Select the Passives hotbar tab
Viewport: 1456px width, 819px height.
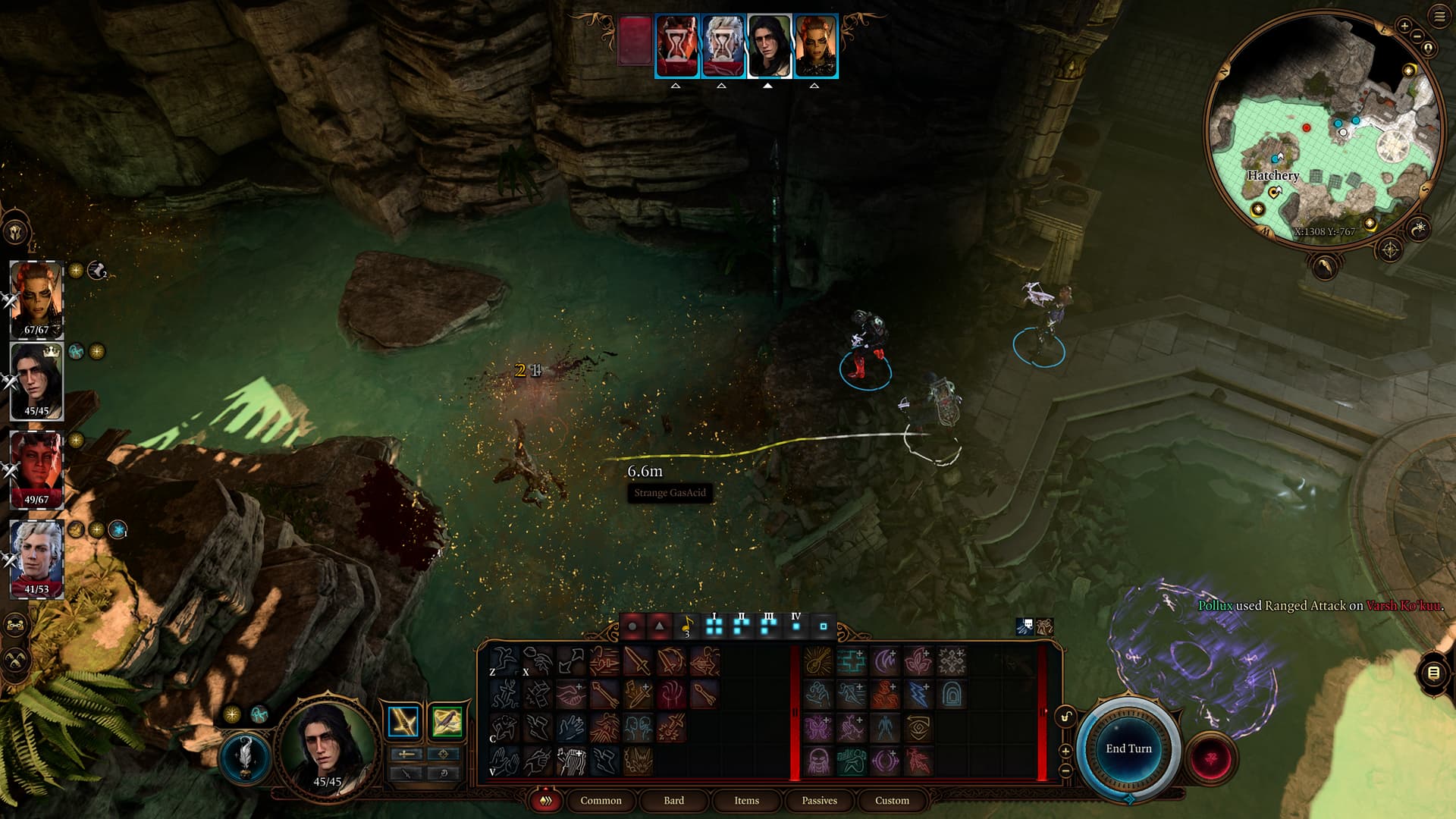click(x=819, y=800)
